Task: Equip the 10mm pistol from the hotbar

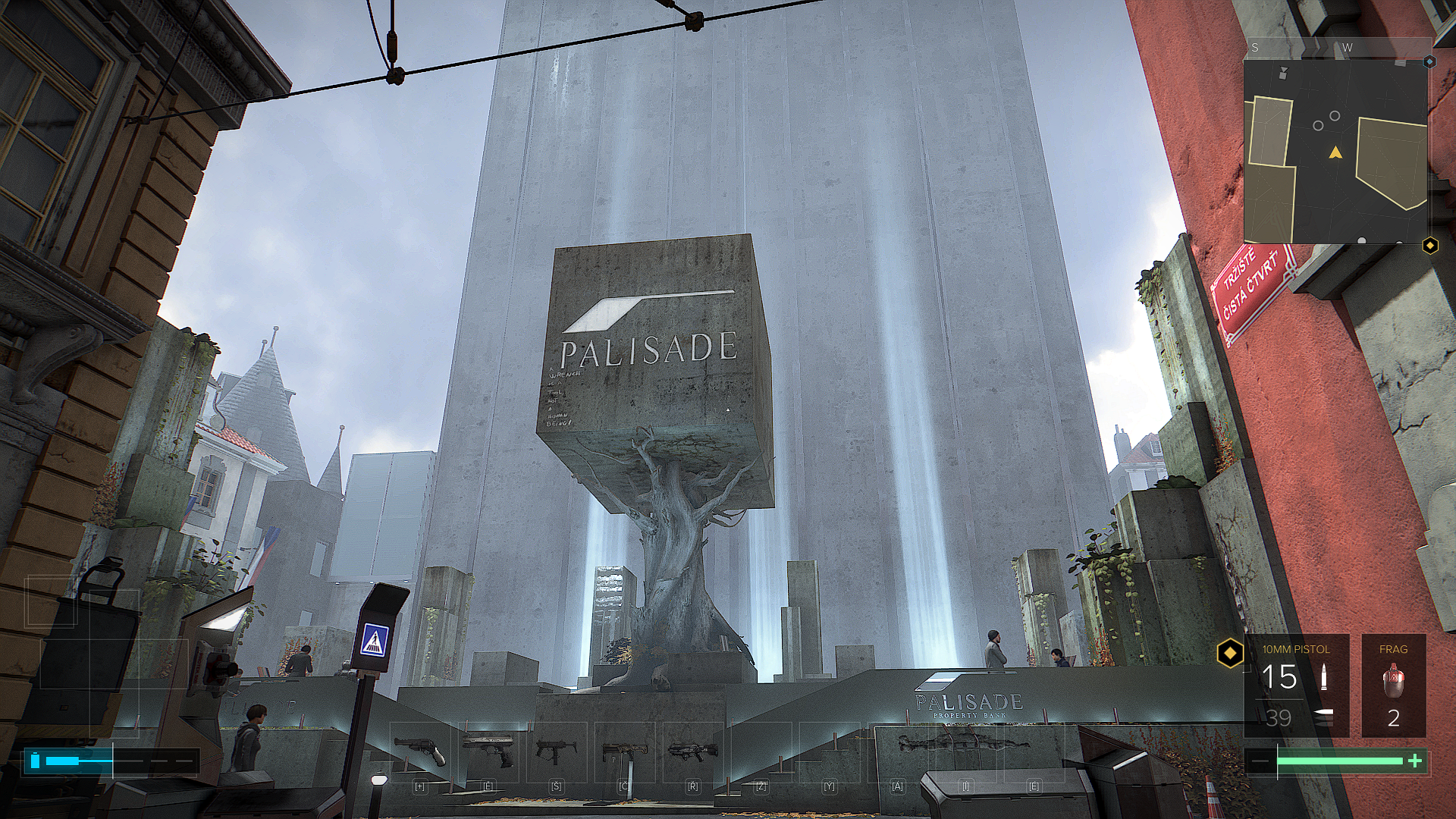Action: pos(488,751)
